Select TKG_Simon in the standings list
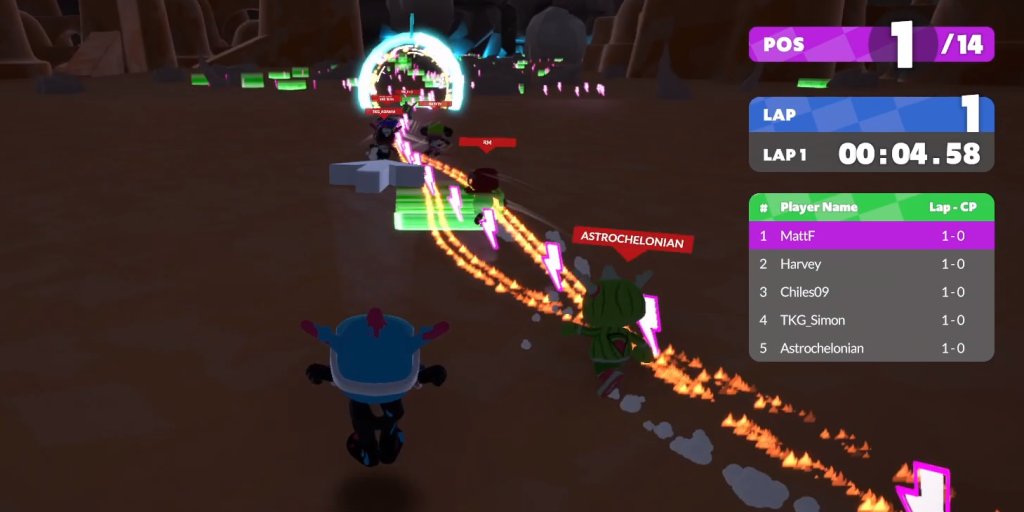 coord(870,320)
